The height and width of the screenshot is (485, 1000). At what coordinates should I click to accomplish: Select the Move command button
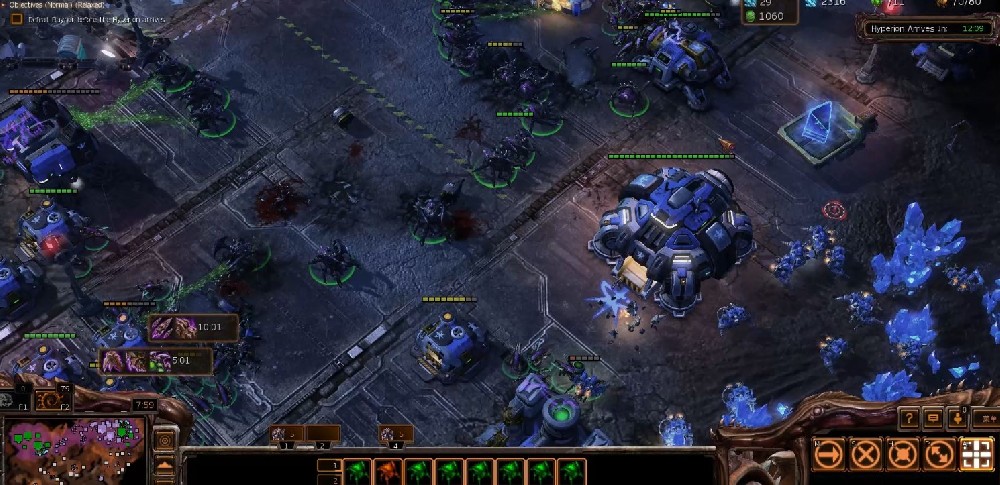(829, 455)
